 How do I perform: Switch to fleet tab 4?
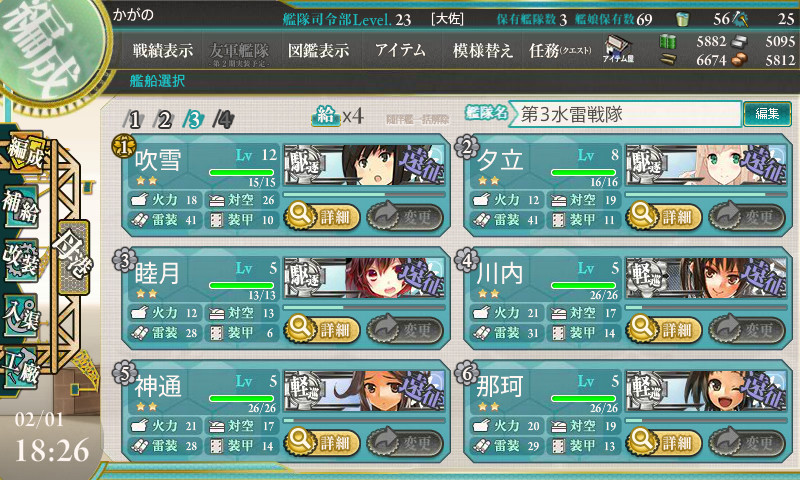point(225,119)
